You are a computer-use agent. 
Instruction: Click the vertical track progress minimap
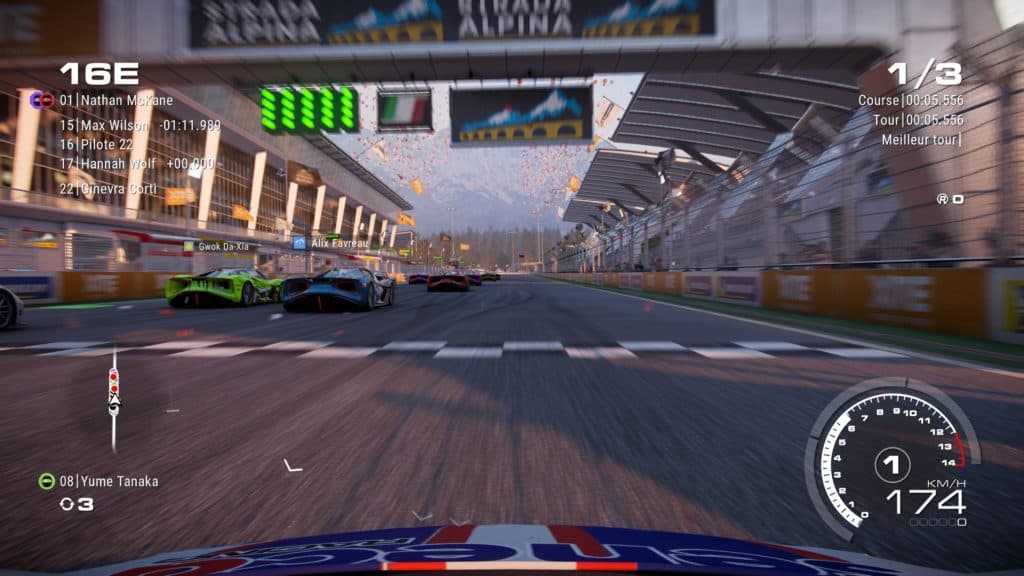click(114, 397)
